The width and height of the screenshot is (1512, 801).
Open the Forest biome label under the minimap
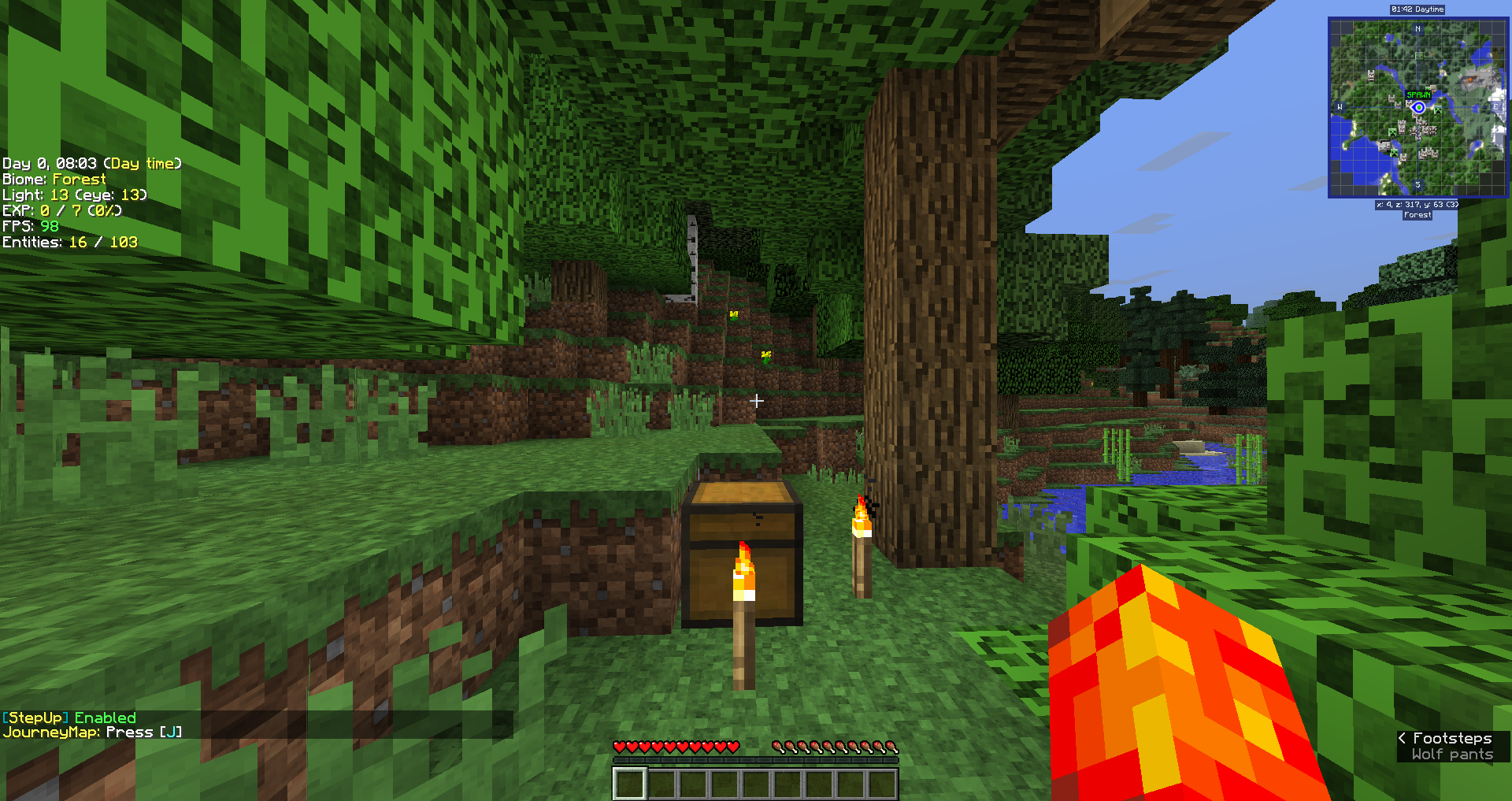coord(1417,214)
